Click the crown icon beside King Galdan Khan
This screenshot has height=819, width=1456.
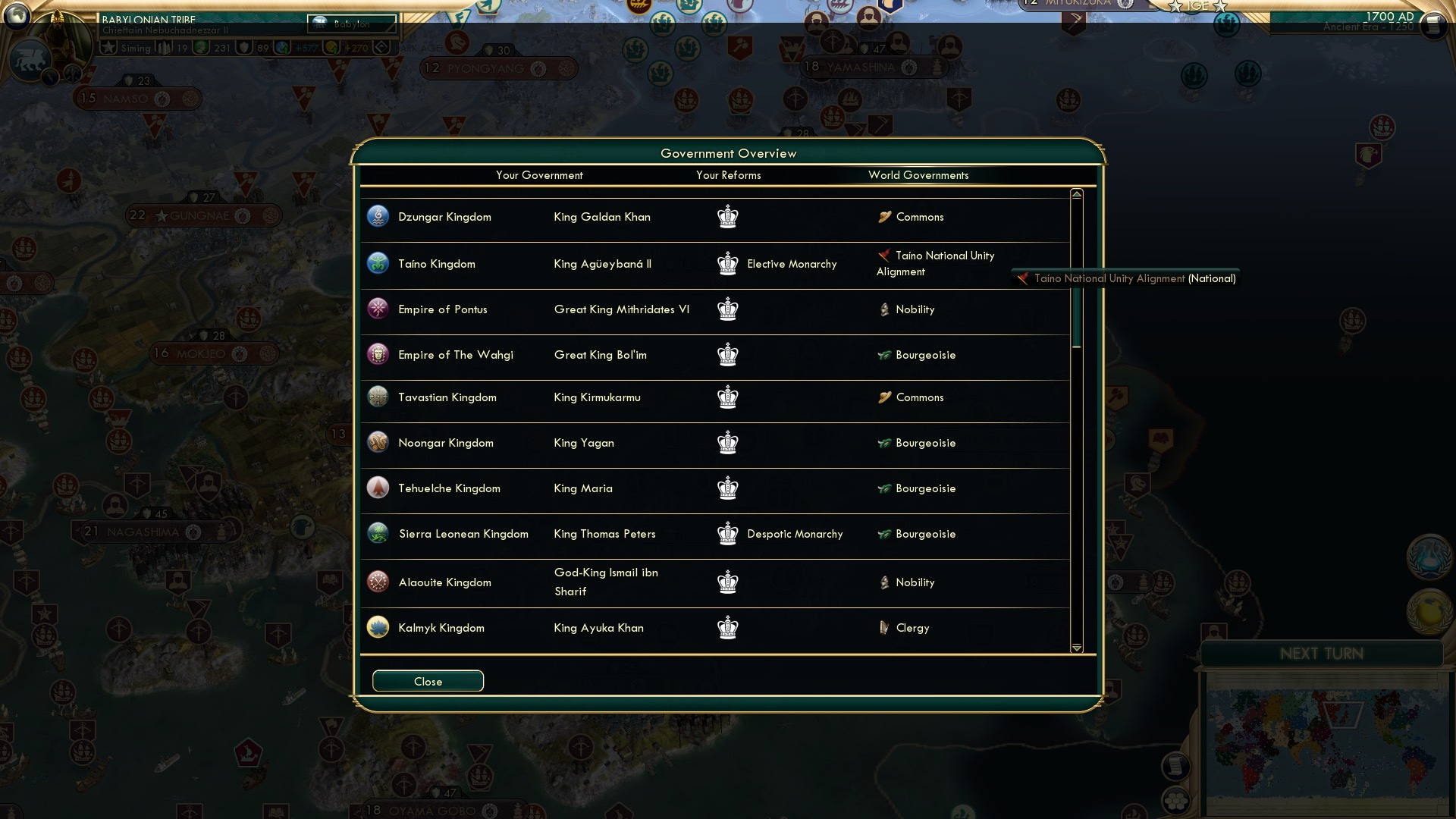[x=728, y=216]
